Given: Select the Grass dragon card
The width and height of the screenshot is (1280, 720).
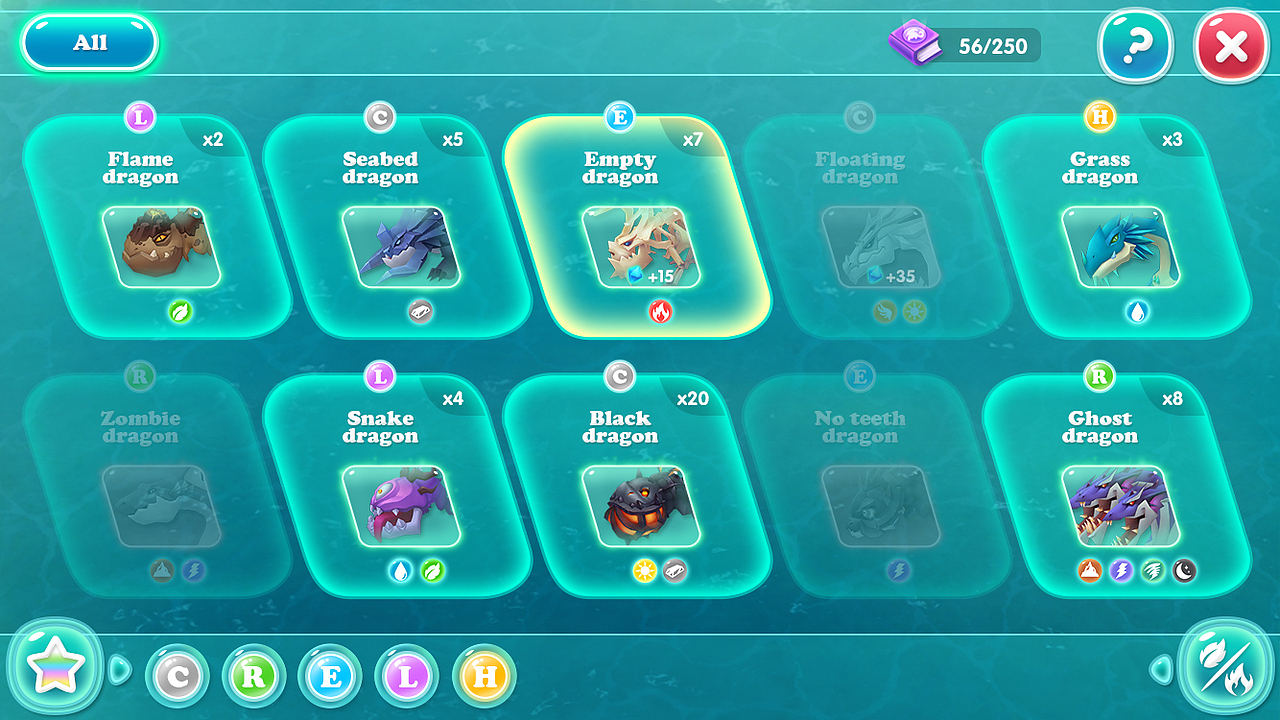Looking at the screenshot, I should [x=1118, y=228].
